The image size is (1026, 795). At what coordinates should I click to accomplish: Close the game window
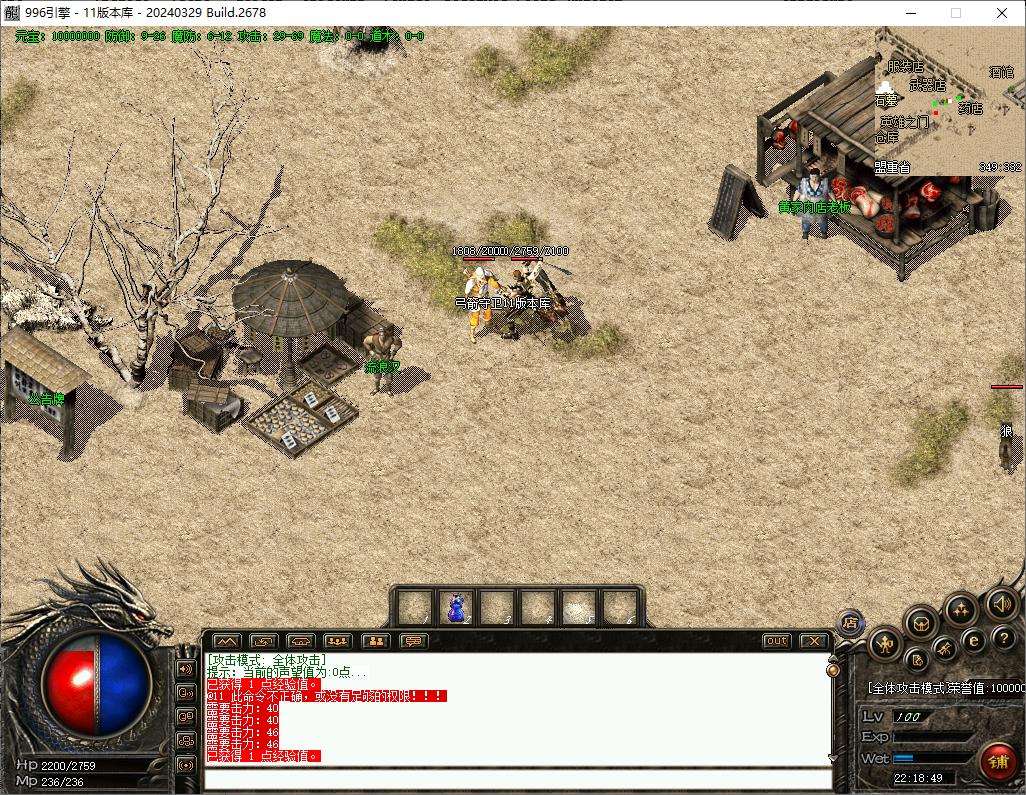pos(1001,13)
